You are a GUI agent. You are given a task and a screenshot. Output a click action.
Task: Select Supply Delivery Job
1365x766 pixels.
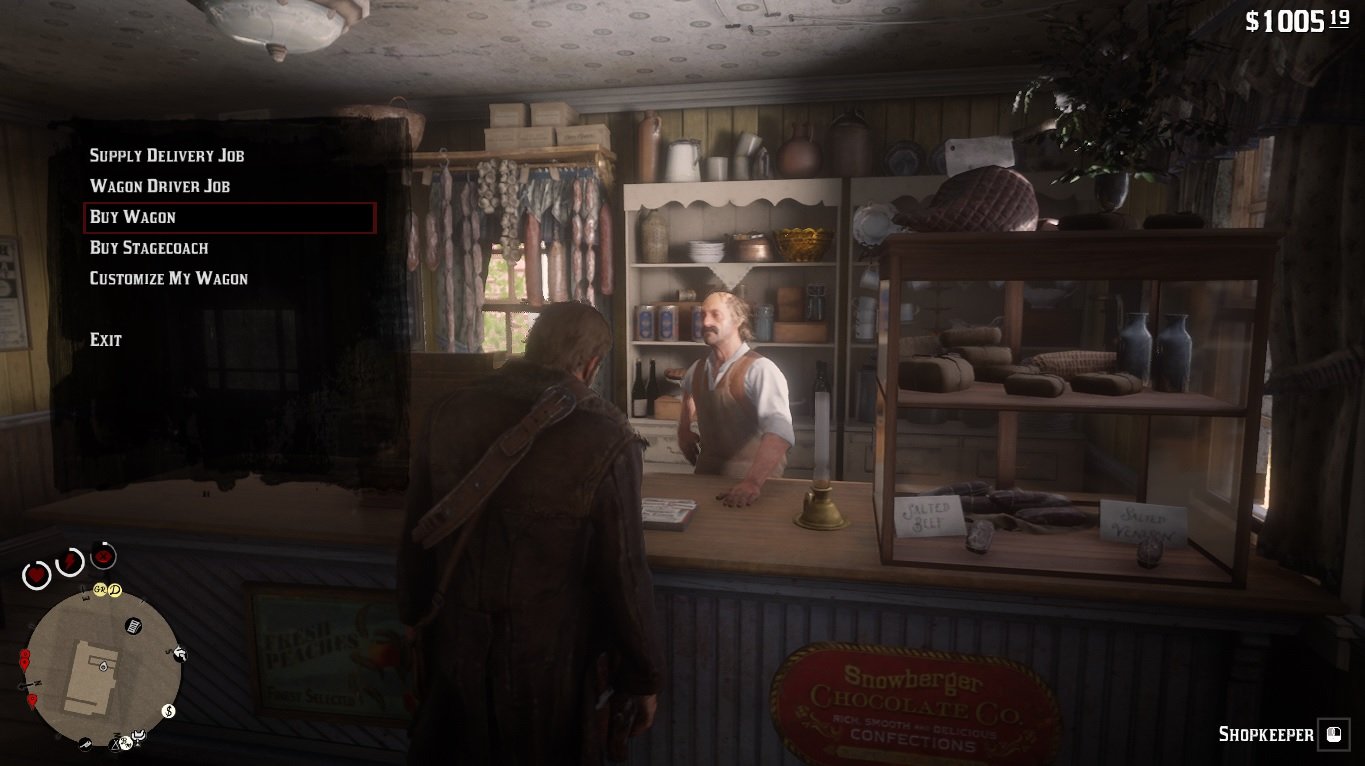pos(167,156)
